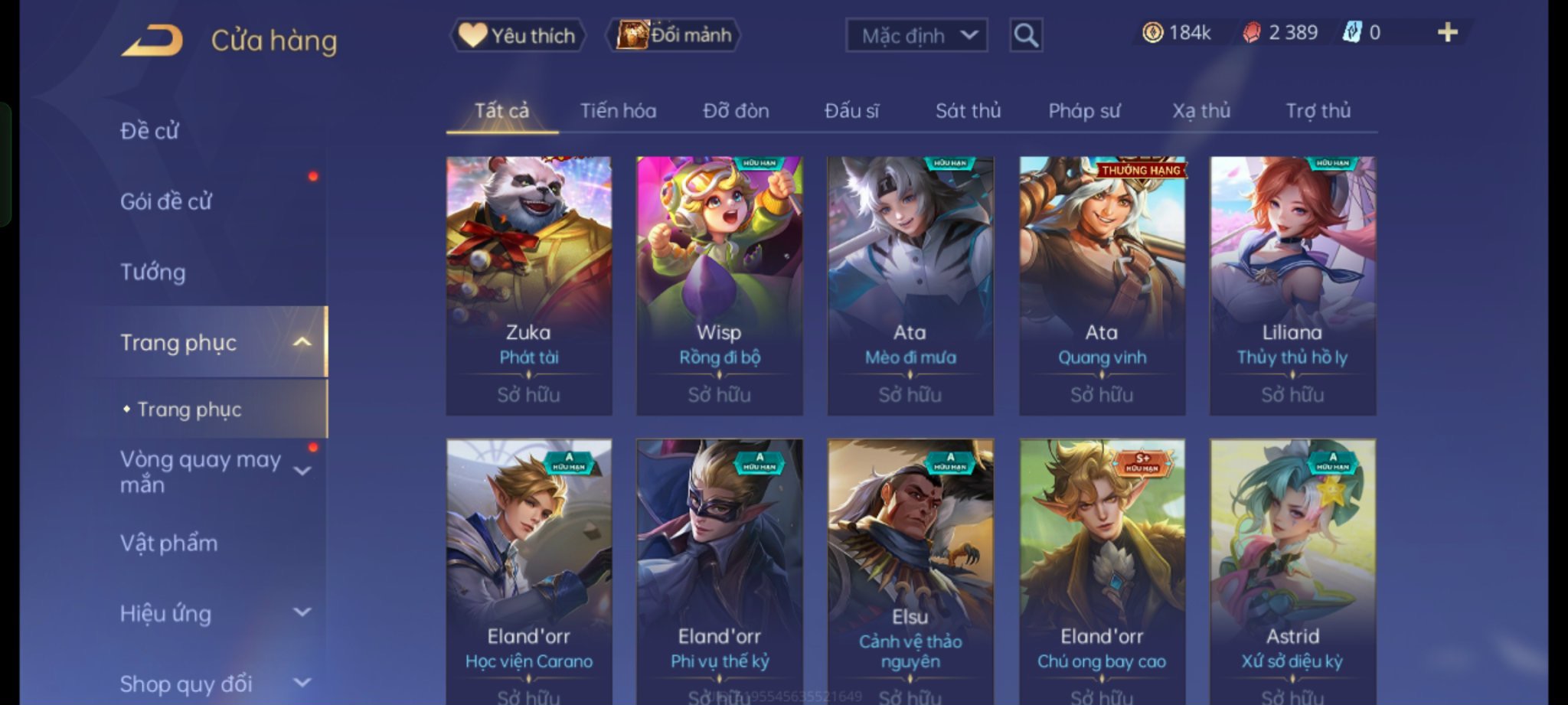
Task: Switch to the Tiến hóa tab
Action: (x=618, y=111)
